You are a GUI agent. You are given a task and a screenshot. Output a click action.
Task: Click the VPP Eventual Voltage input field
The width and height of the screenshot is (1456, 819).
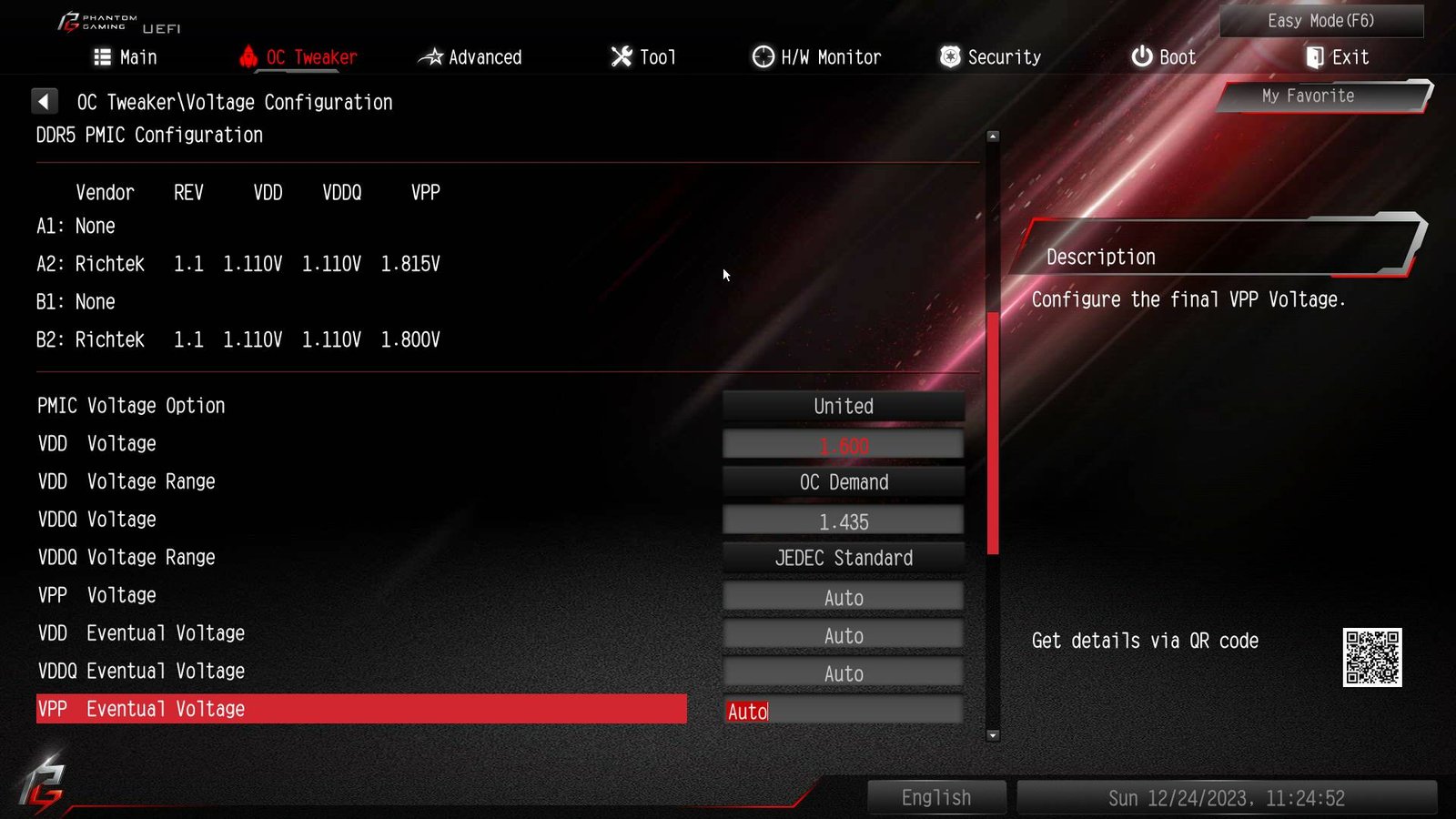coord(844,711)
